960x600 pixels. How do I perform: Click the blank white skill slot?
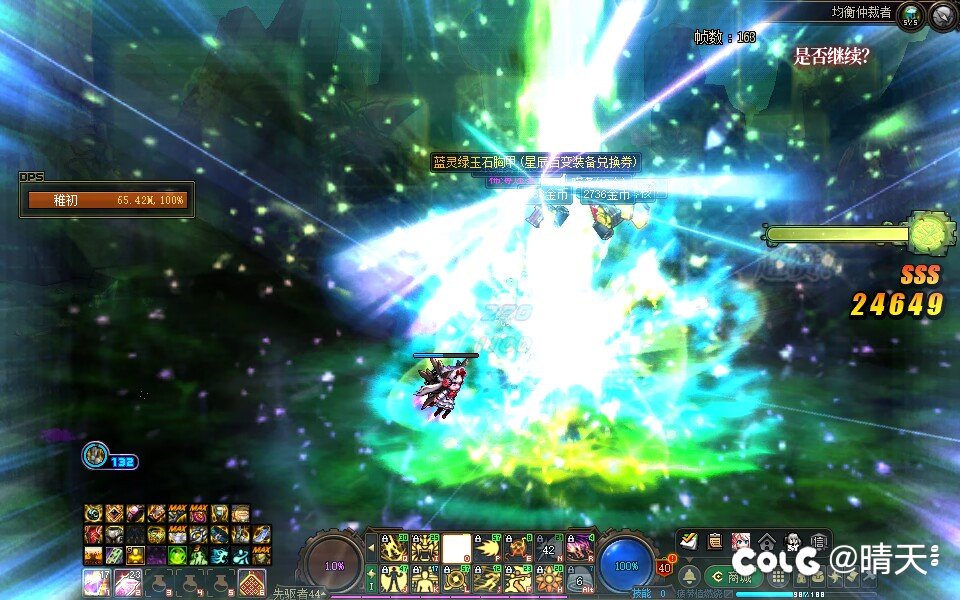point(456,548)
